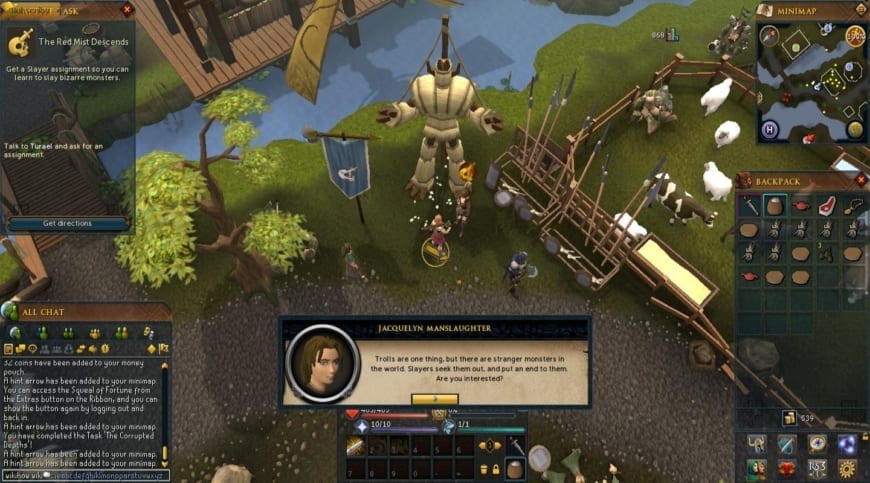The image size is (870, 483).
Task: Activate the home teleport button on minimap
Action: click(x=769, y=130)
